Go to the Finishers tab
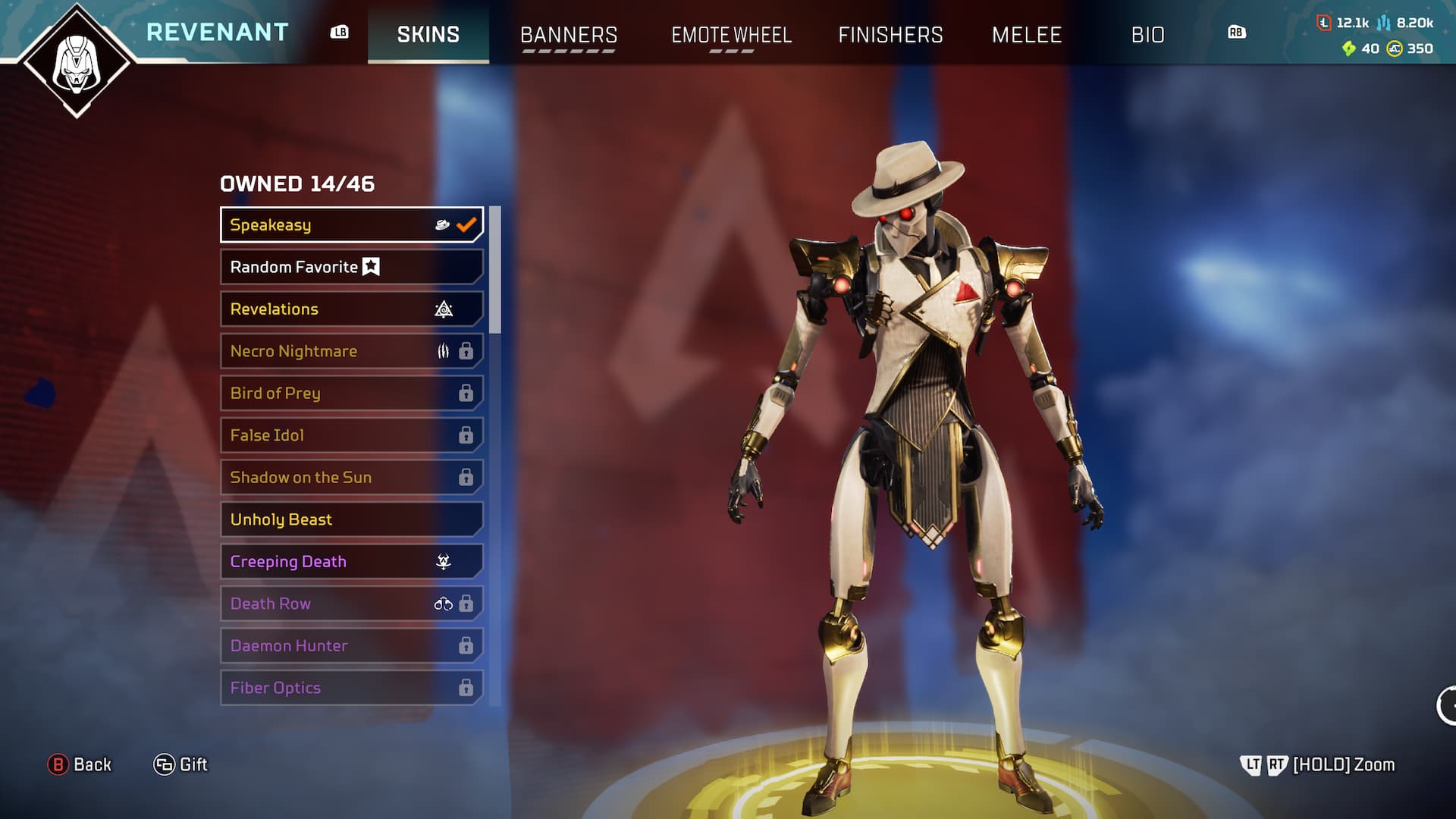Screen dimensions: 1456x819 tap(890, 35)
